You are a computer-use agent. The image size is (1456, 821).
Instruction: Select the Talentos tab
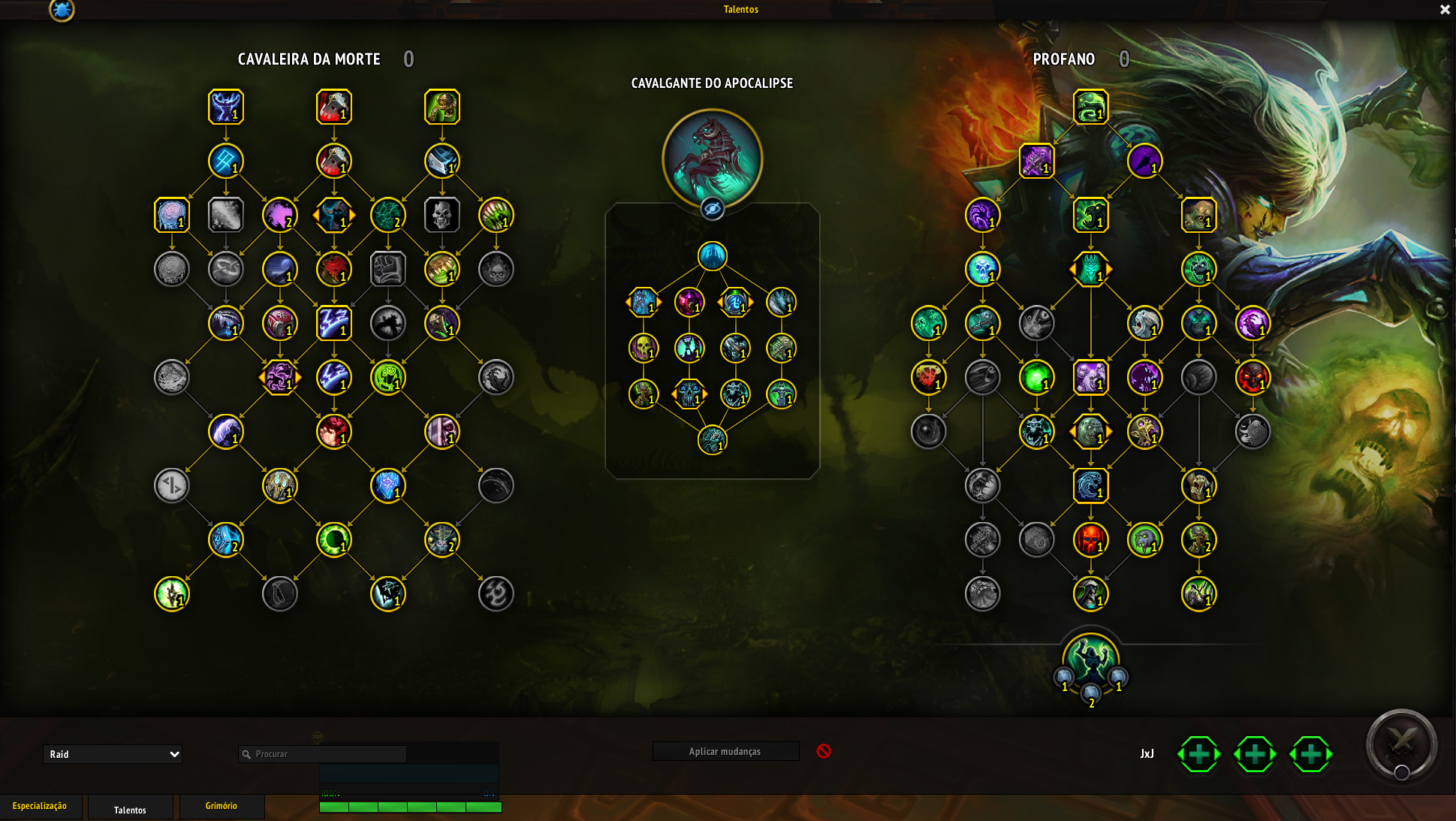tap(130, 809)
